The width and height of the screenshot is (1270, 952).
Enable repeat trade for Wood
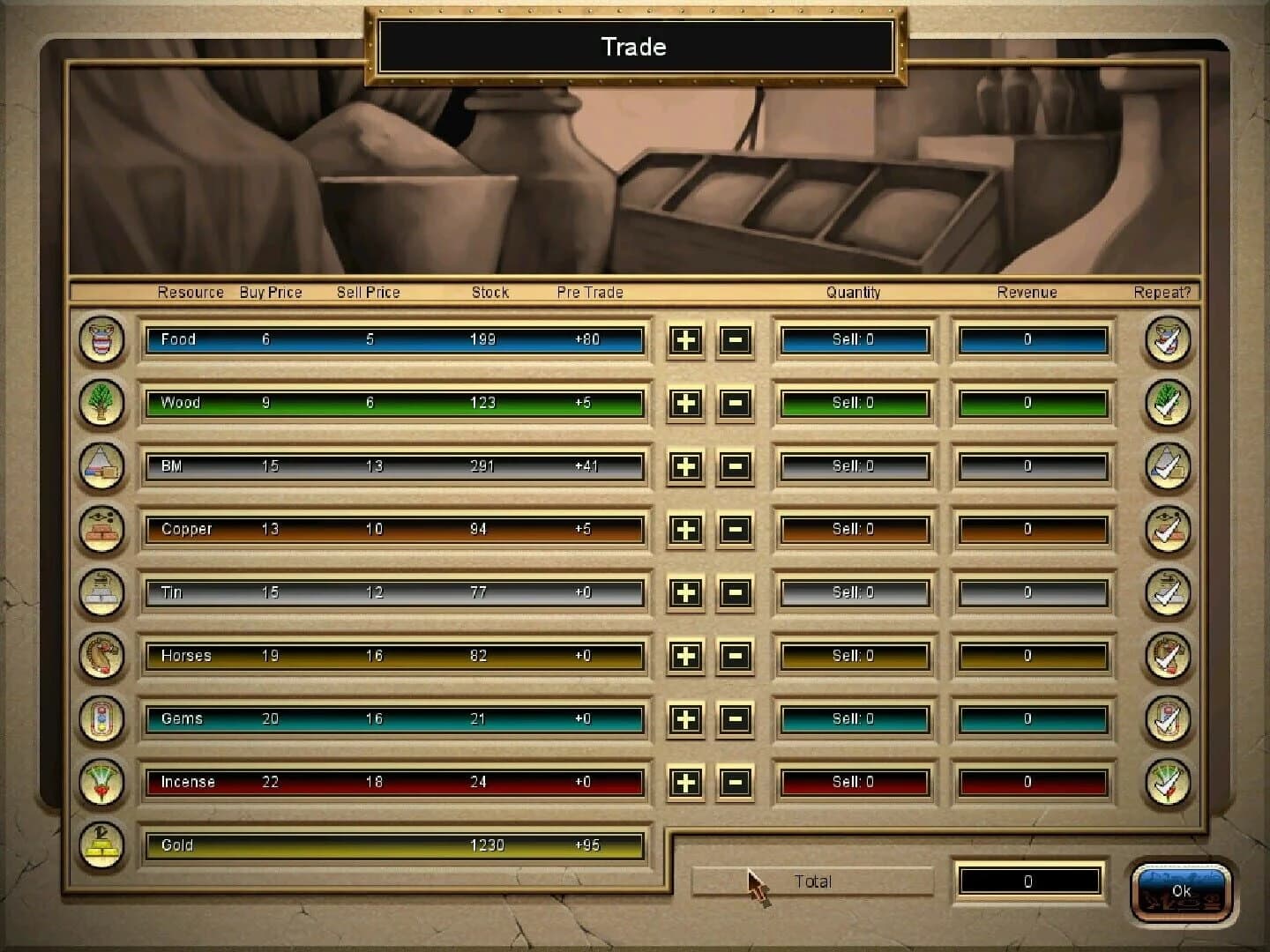pyautogui.click(x=1168, y=404)
